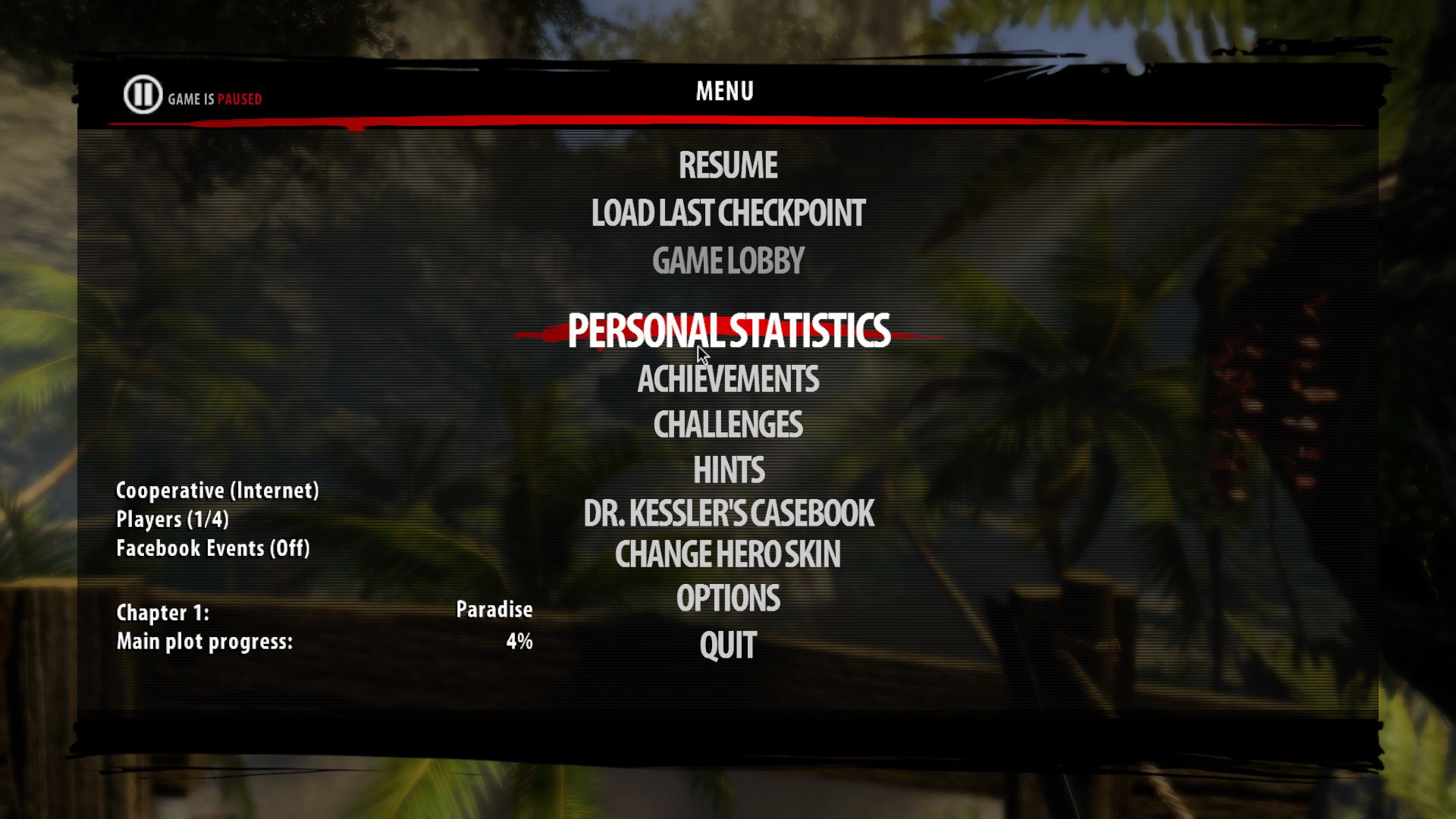The width and height of the screenshot is (1456, 819).
Task: Click QUIT to exit the game
Action: [727, 645]
